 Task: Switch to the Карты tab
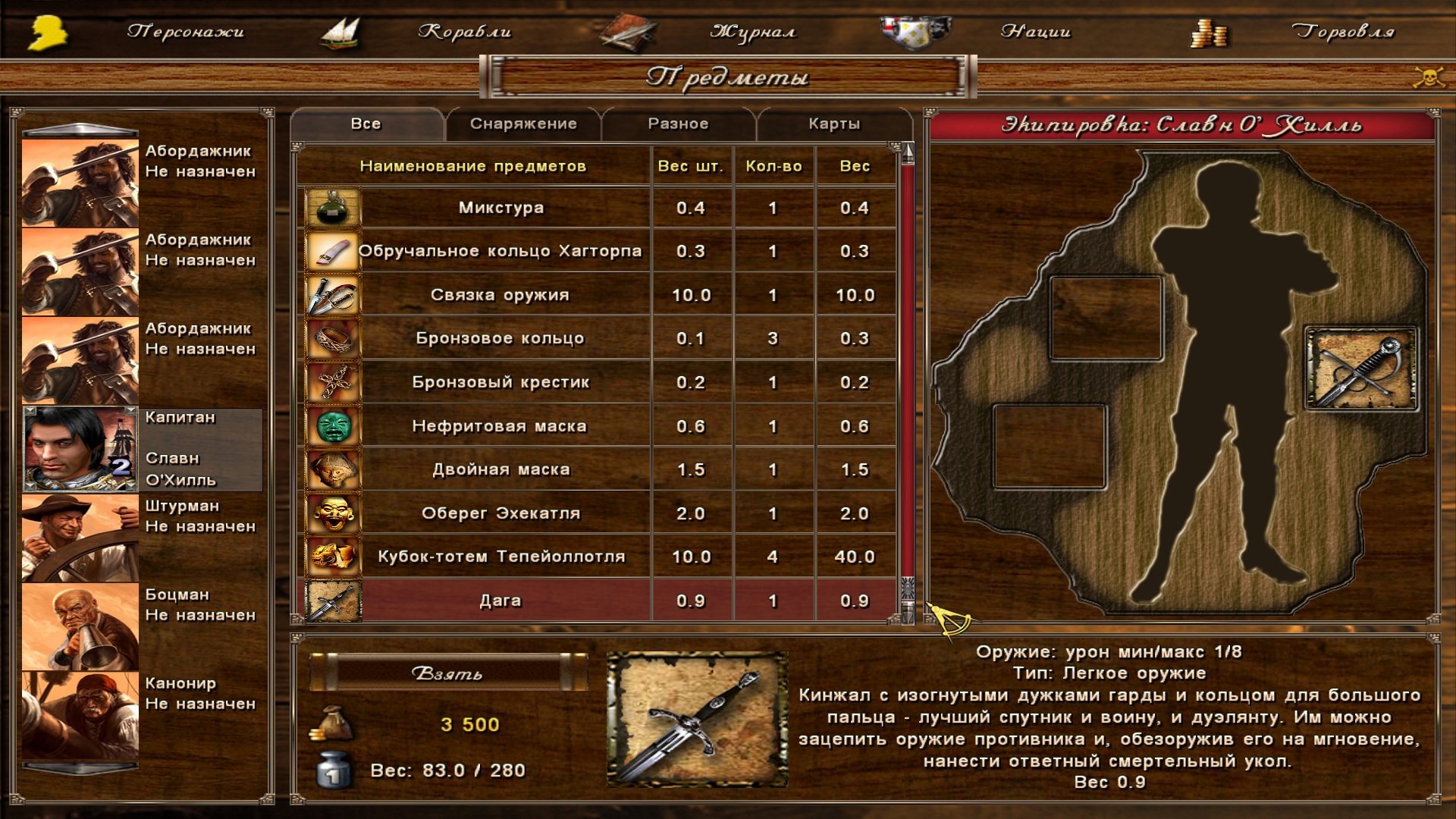pyautogui.click(x=834, y=124)
